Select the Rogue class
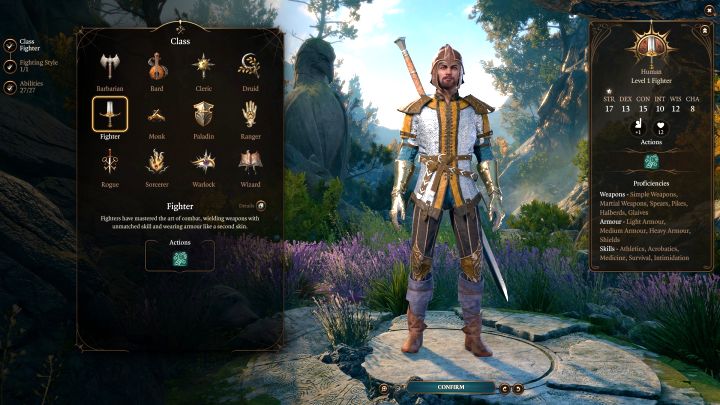 110,162
